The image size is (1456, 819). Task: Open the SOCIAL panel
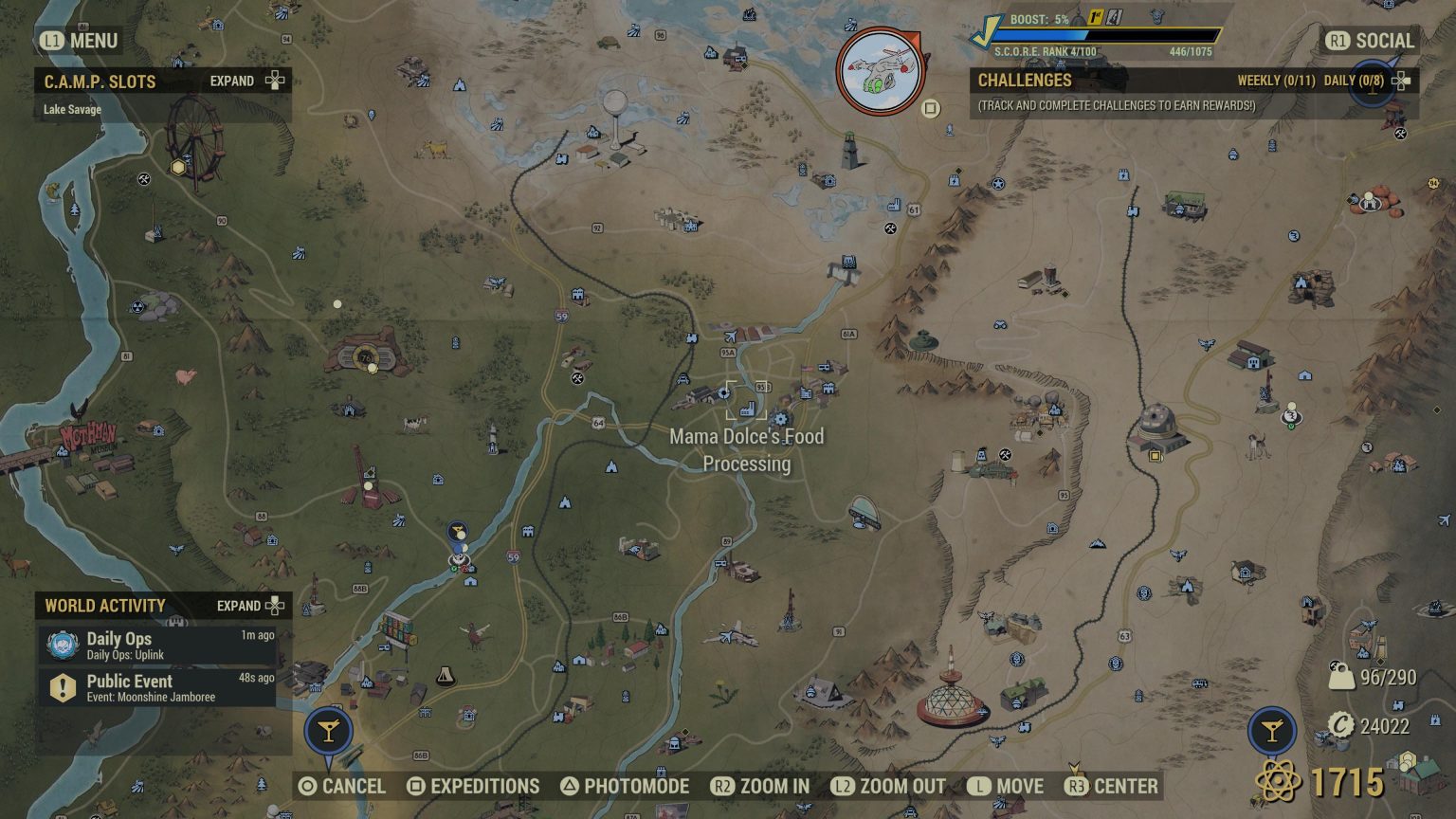(1373, 41)
